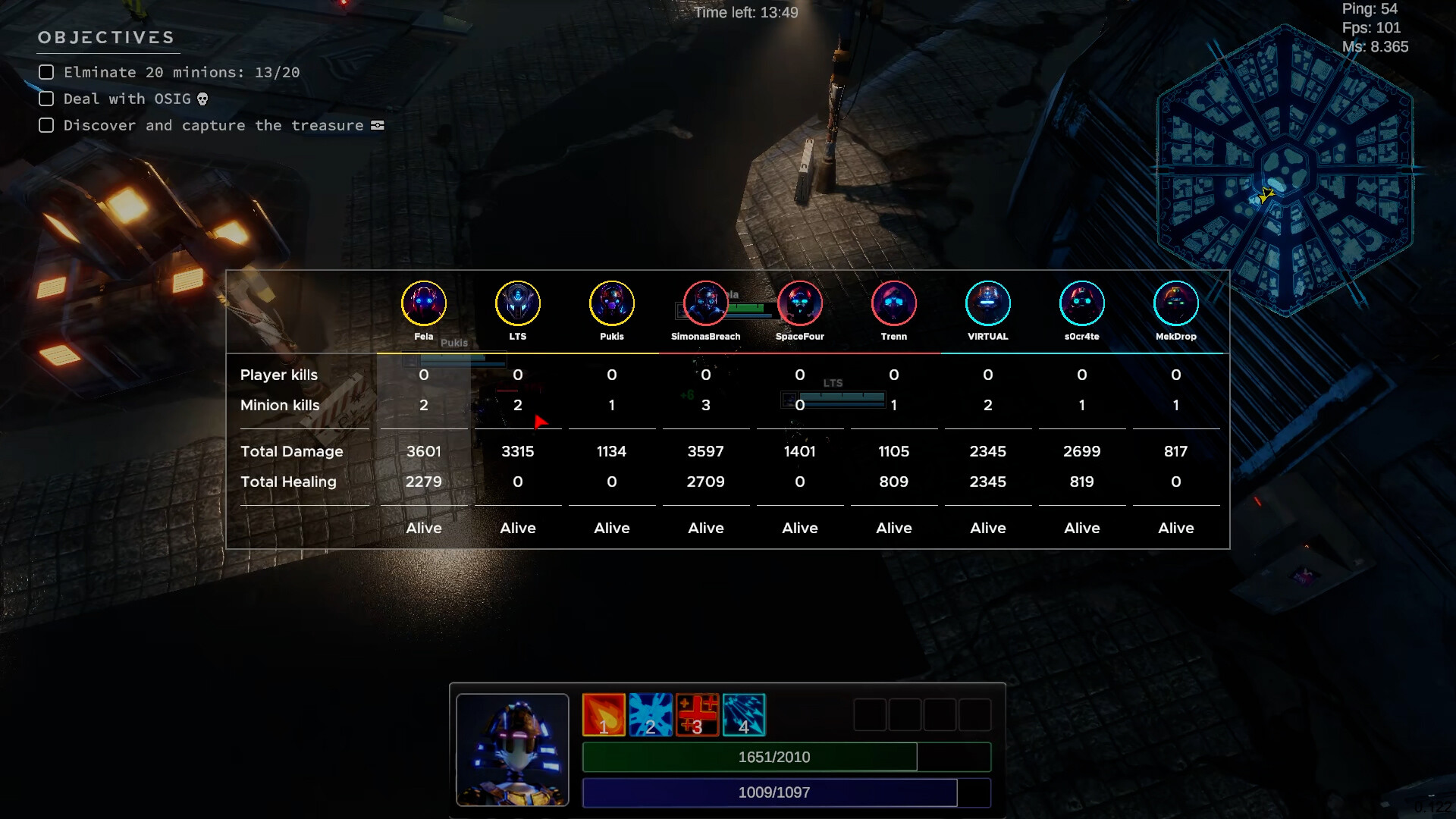Viewport: 1456px width, 819px height.
Task: Pick SimonasBreach's portrait
Action: (x=706, y=303)
